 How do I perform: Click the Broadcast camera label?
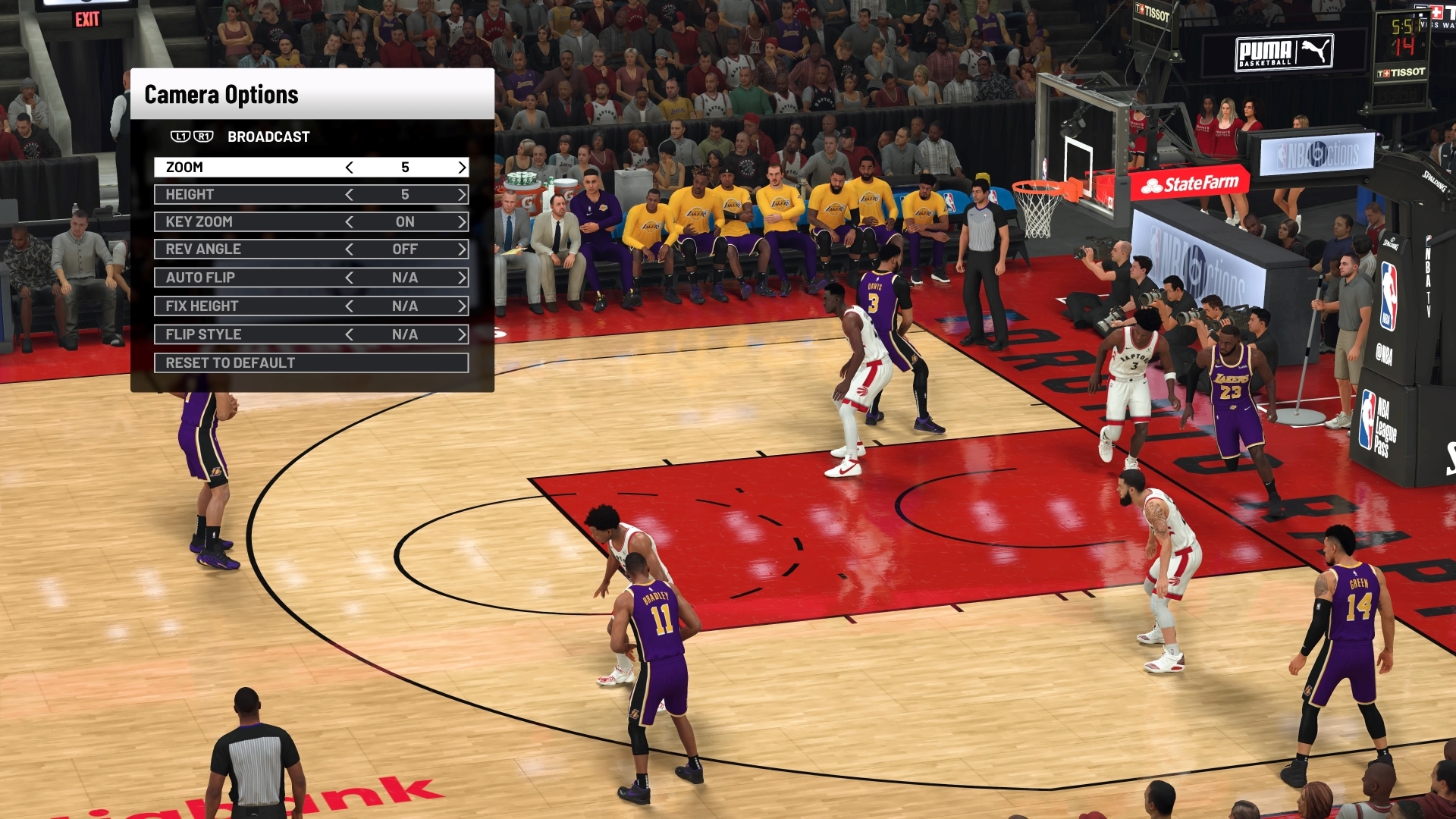[267, 136]
